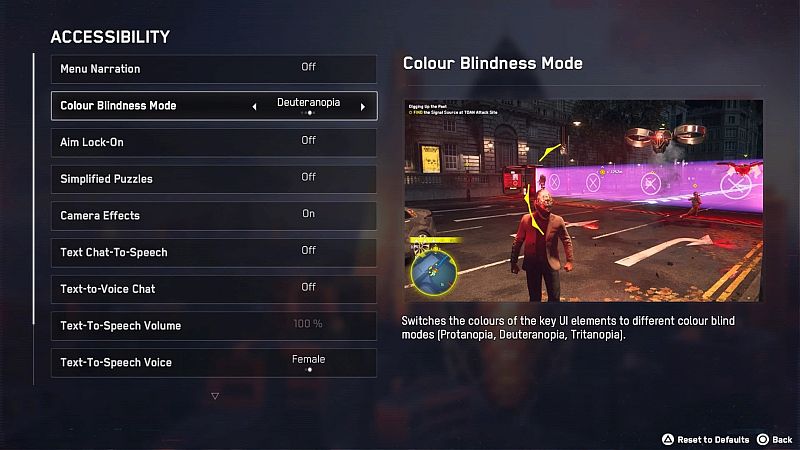Toggle the Aim Lock-On setting
The width and height of the screenshot is (800, 450).
213,142
